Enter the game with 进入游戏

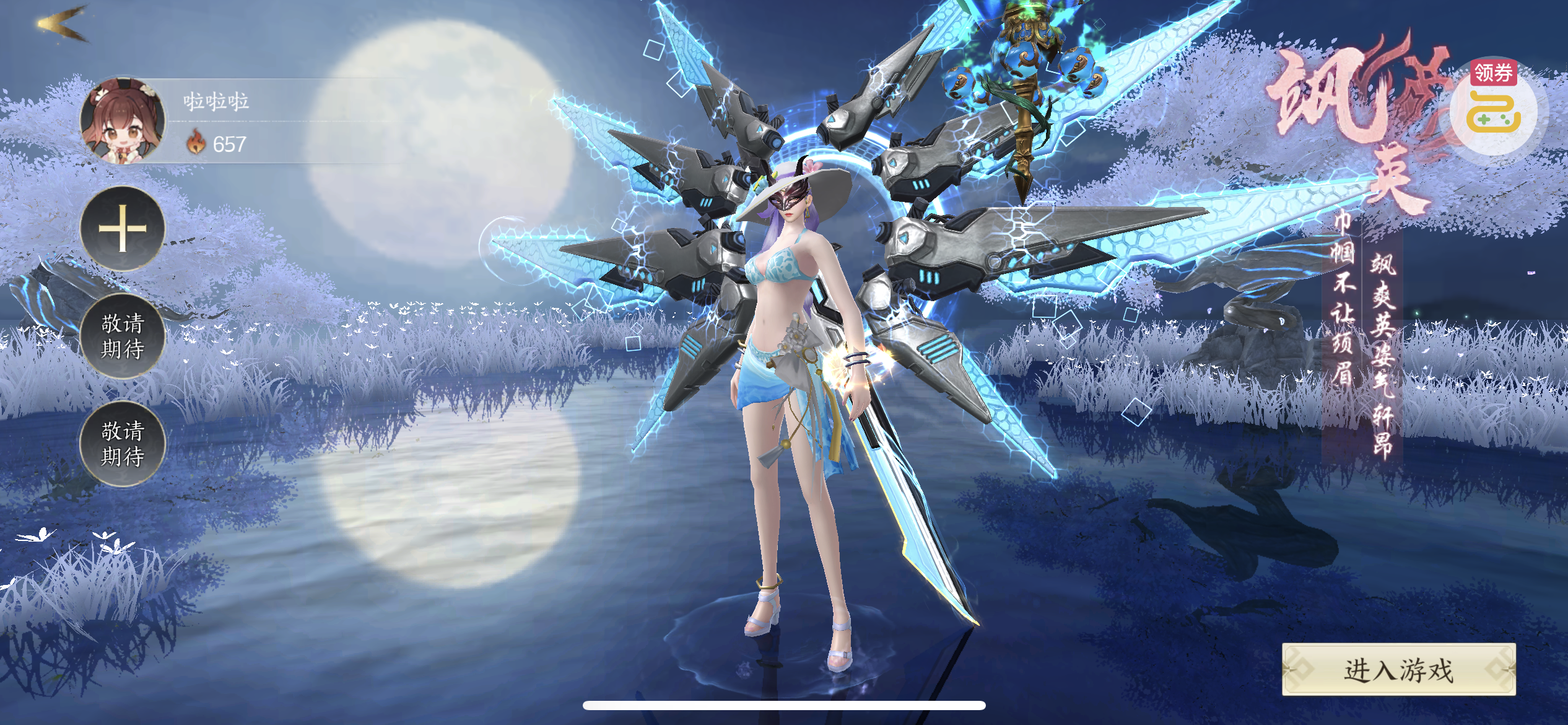(x=1398, y=670)
